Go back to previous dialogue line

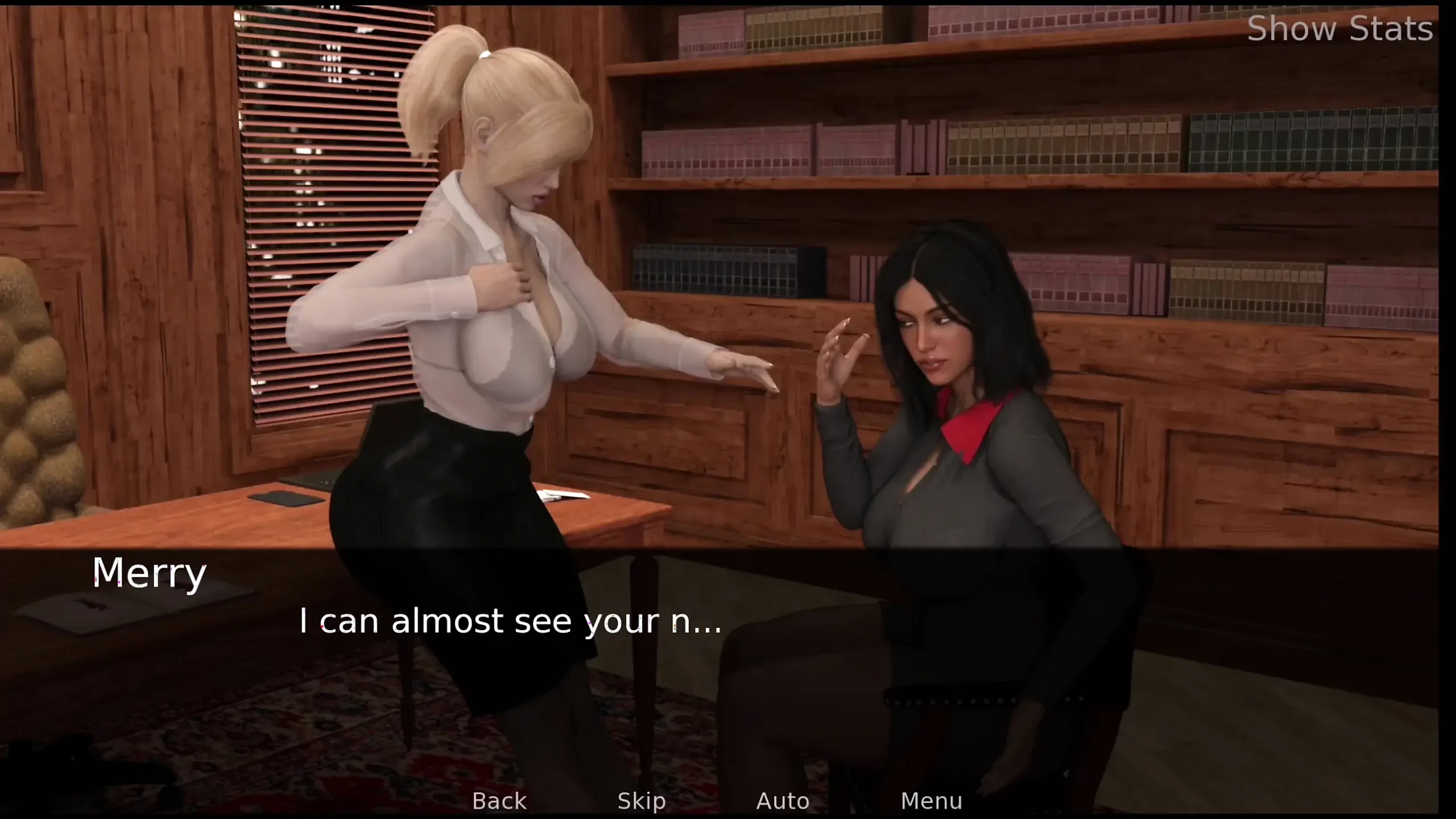pos(499,801)
